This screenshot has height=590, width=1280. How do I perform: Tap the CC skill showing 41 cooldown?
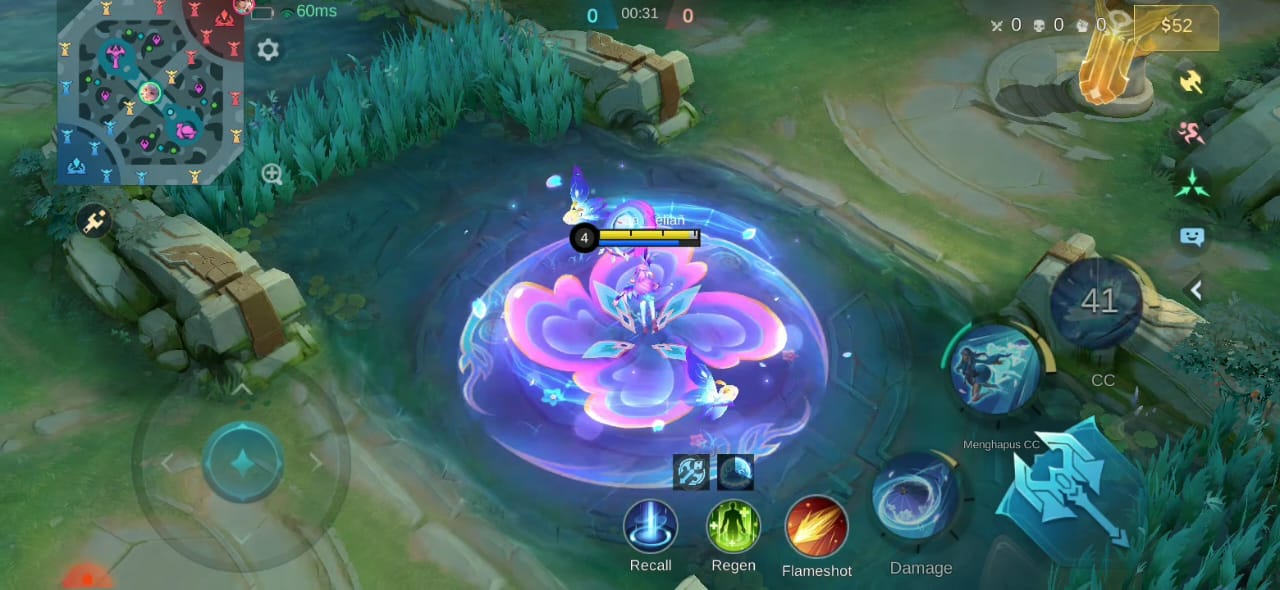point(1098,302)
